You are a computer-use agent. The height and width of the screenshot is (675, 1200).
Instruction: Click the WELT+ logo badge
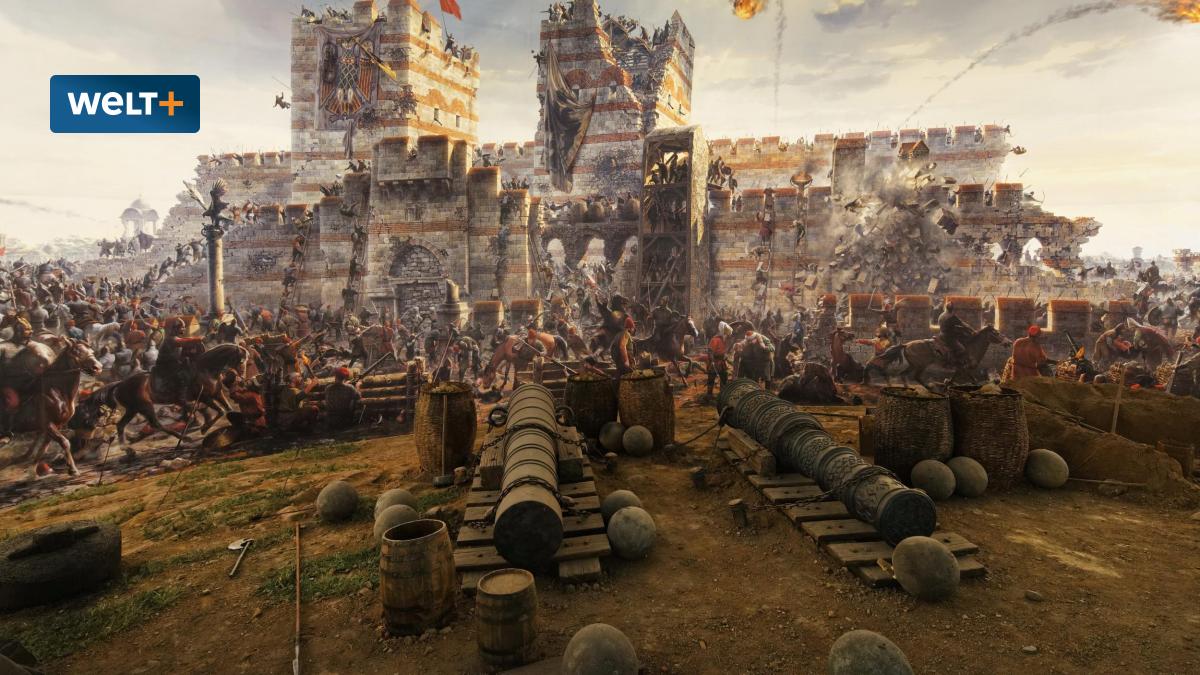pos(125,104)
